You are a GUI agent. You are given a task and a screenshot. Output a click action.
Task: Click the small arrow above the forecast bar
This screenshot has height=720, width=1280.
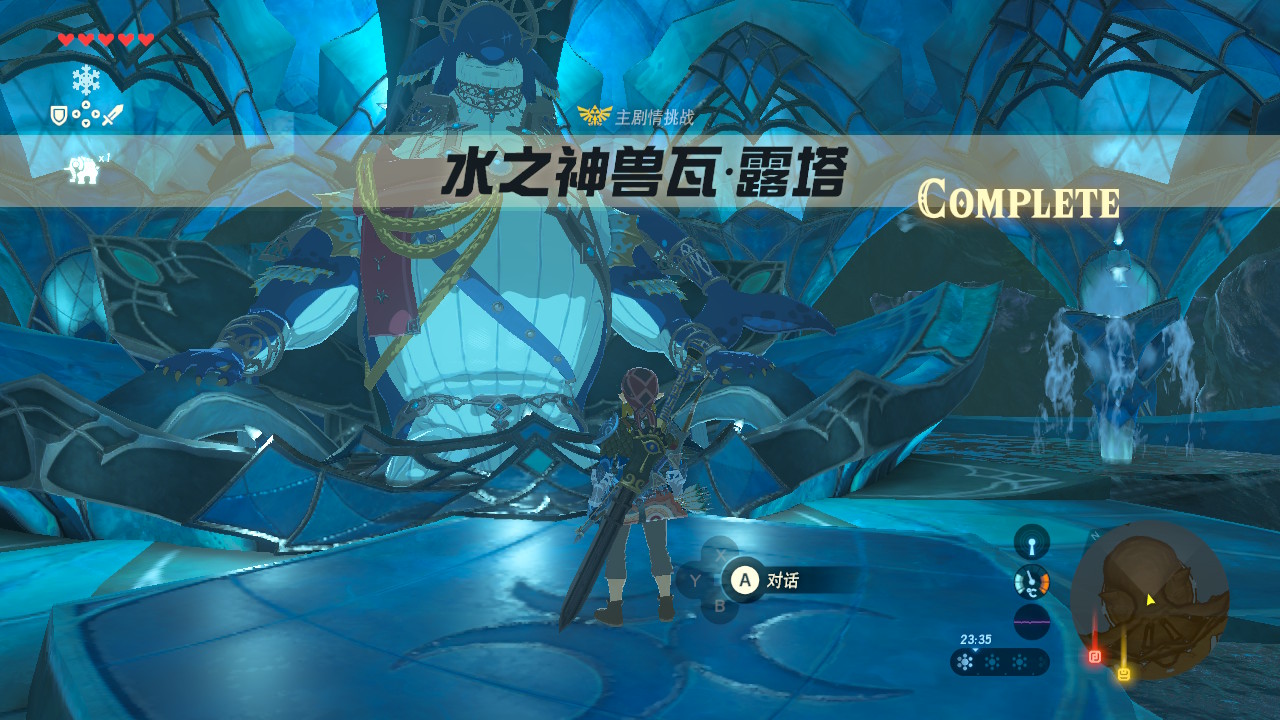pos(975,650)
